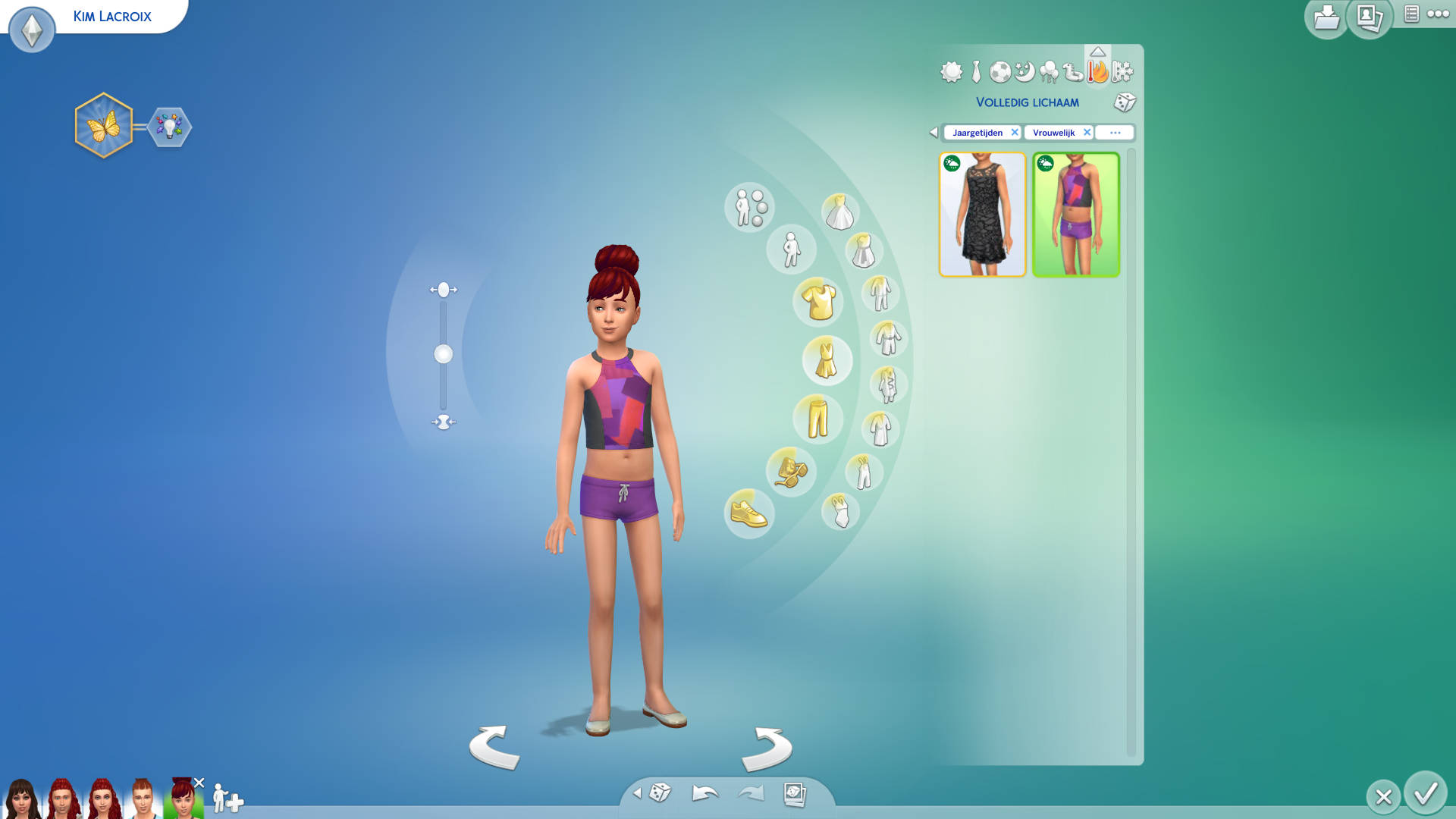This screenshot has height=819, width=1456.
Task: Add a new Sim to the household
Action: (227, 799)
